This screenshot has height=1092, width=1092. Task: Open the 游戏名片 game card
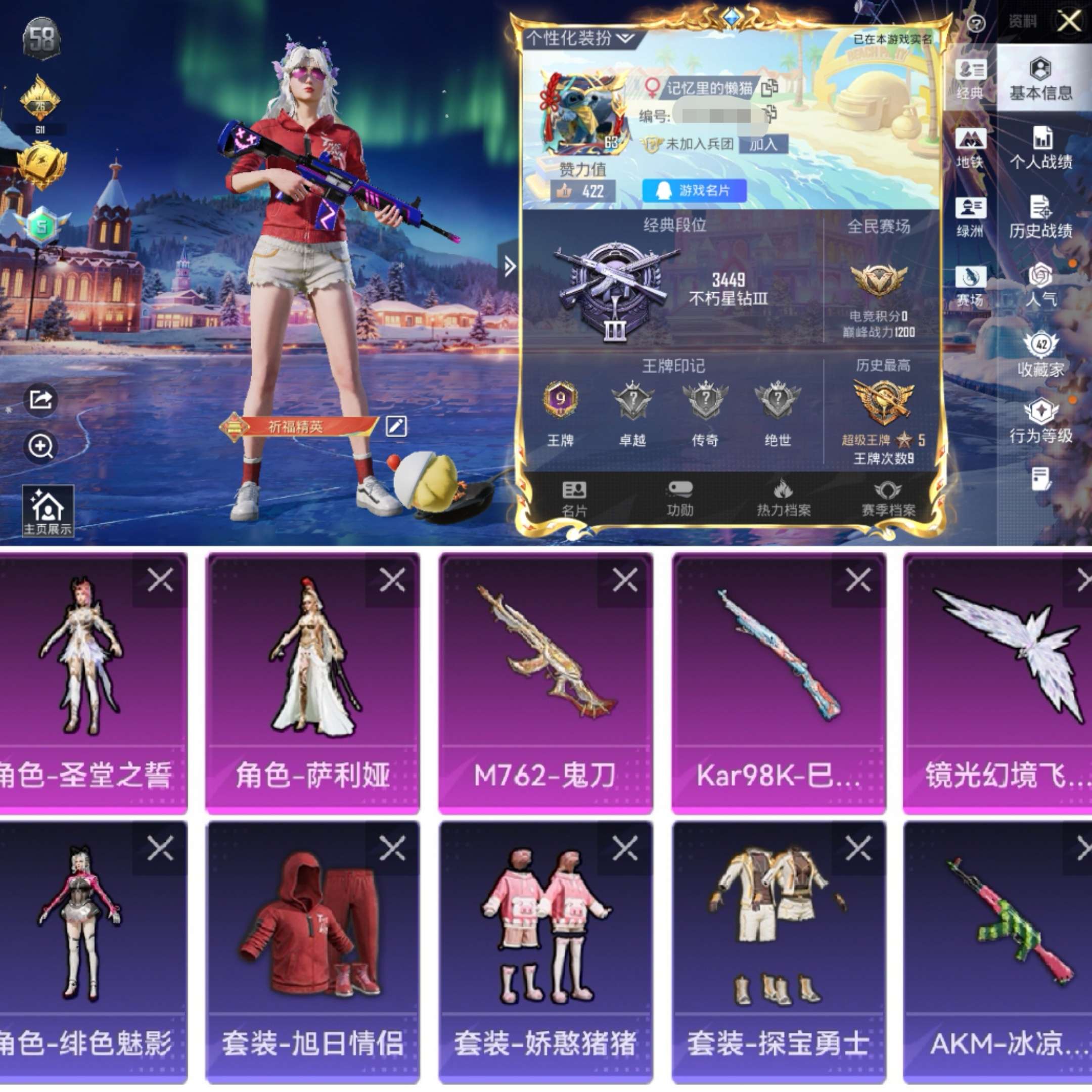[x=695, y=191]
